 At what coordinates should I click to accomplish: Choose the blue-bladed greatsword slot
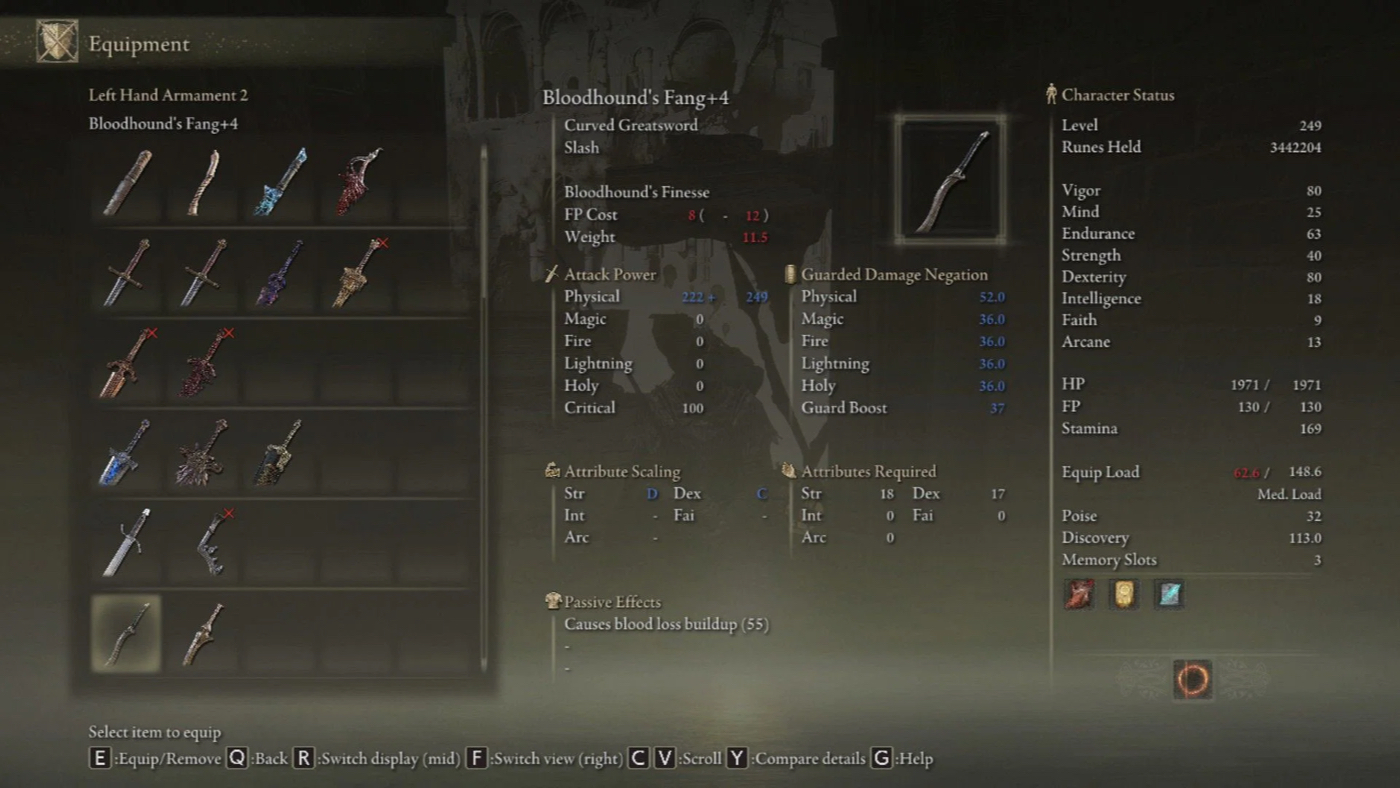pos(126,453)
